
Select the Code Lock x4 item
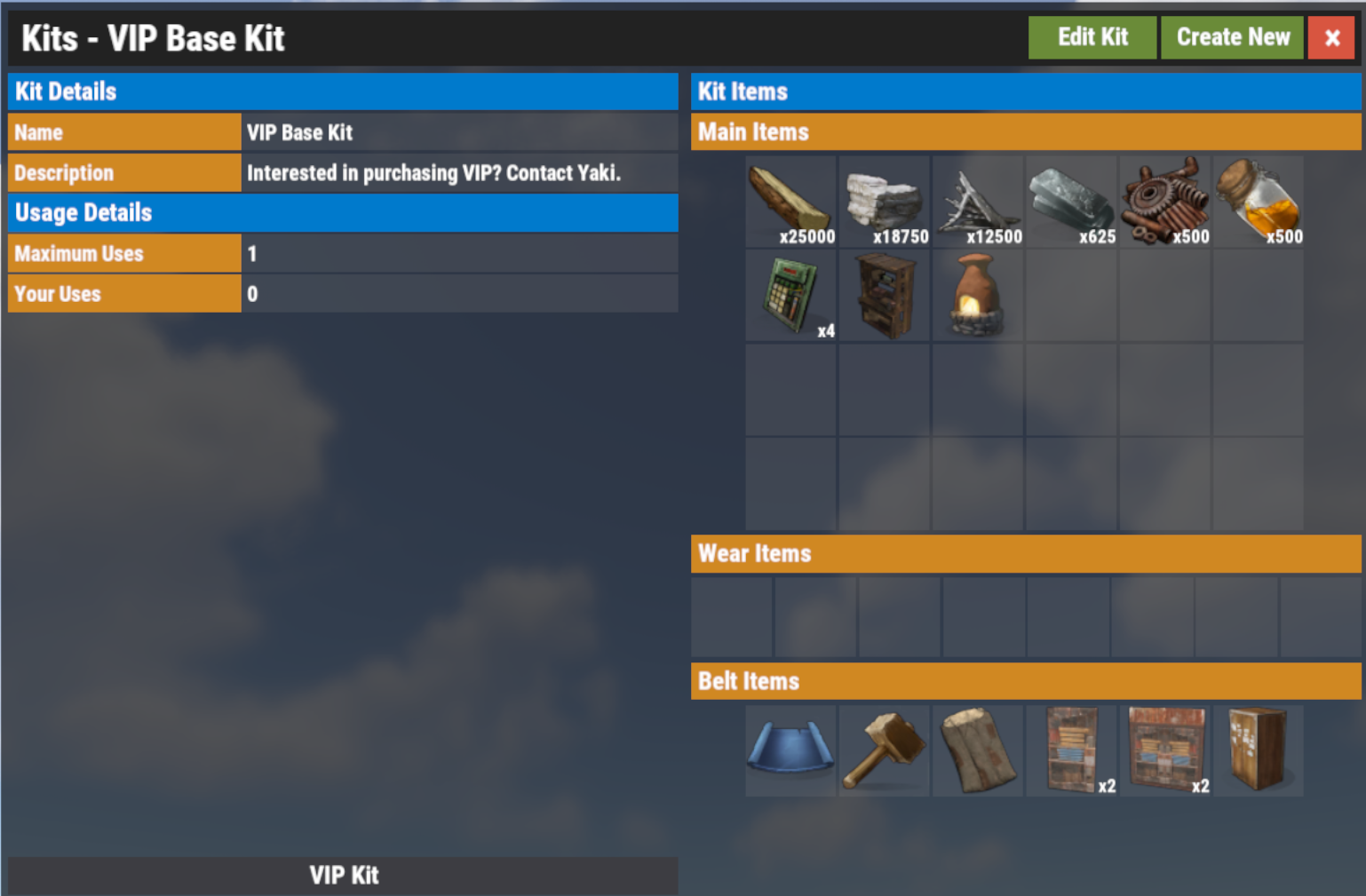pos(790,293)
